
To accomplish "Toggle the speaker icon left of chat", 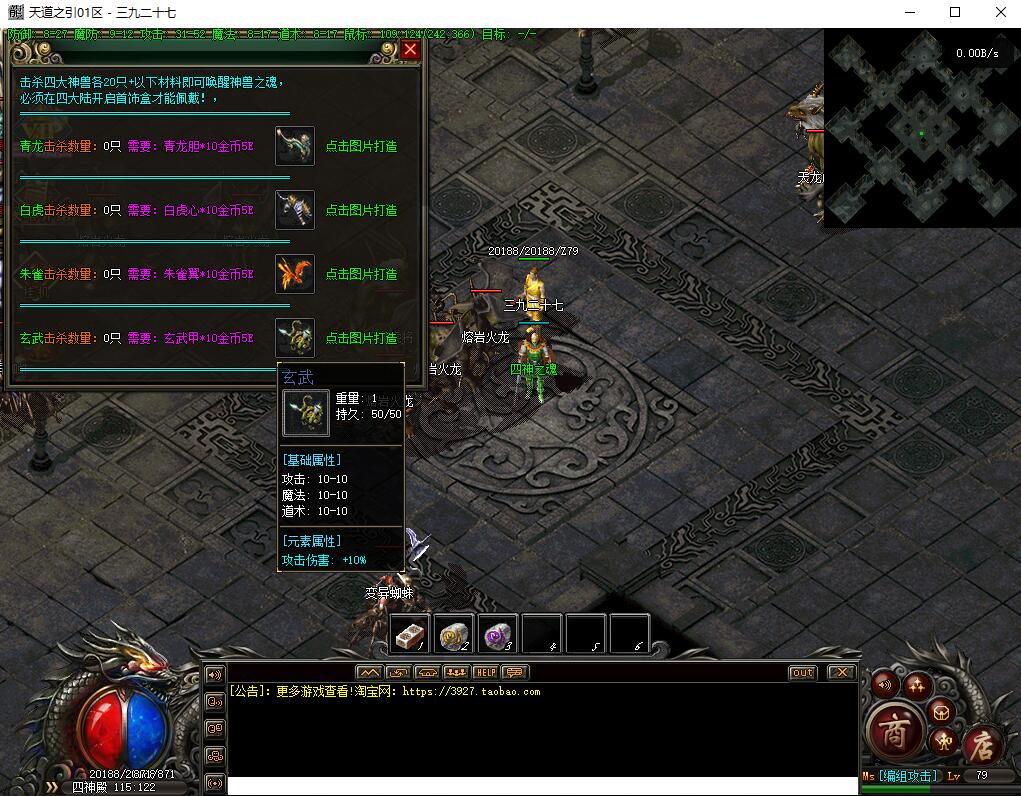I will 214,674.
